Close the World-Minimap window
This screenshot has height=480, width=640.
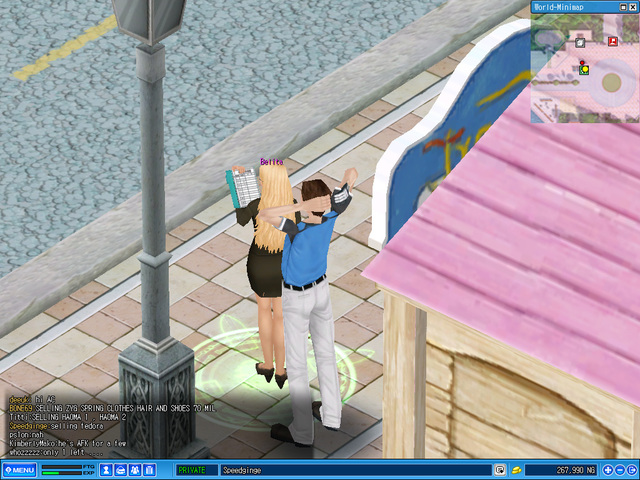coord(634,5)
